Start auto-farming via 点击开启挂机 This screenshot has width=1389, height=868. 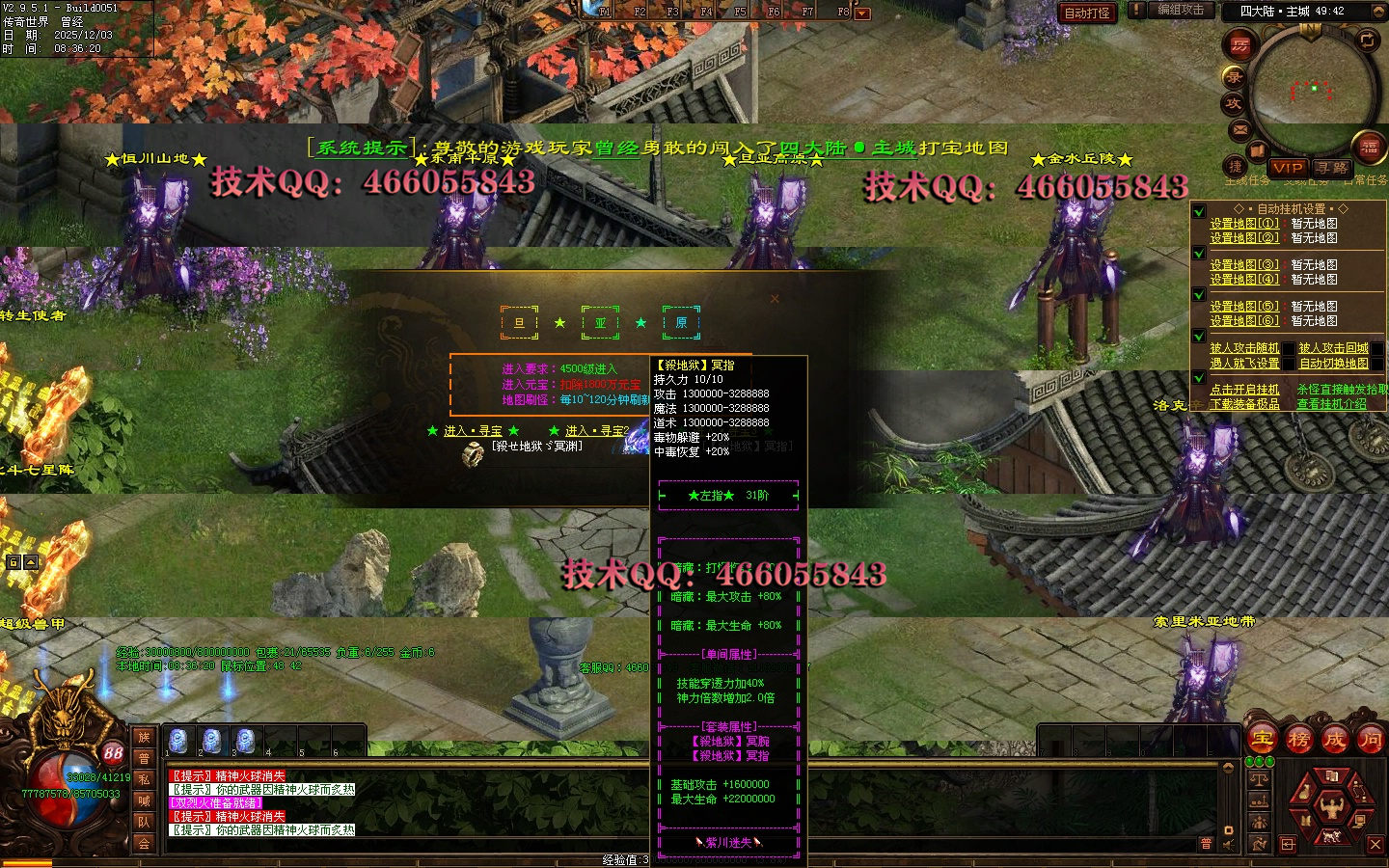tap(1244, 390)
